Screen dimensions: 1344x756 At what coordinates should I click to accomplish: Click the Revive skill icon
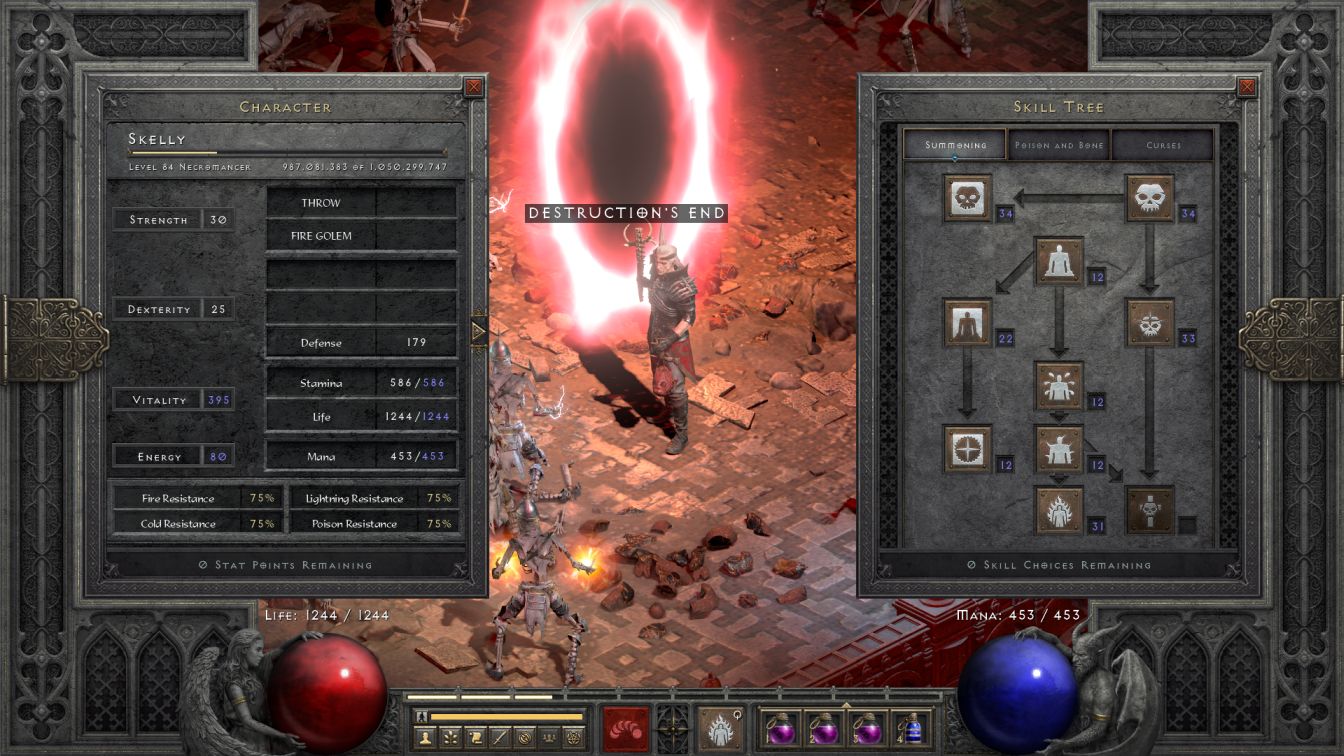[1150, 511]
